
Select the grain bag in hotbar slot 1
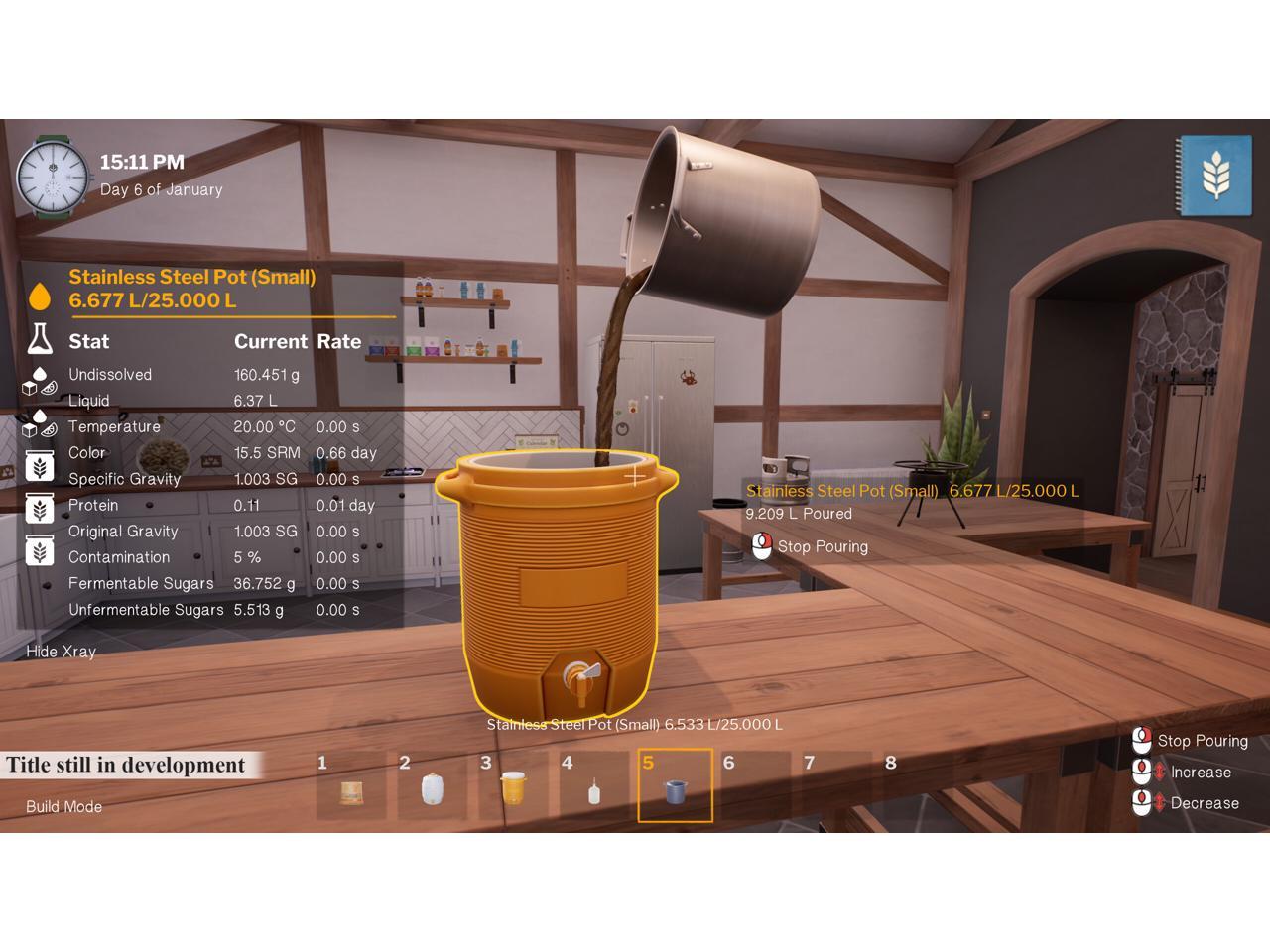click(x=351, y=791)
